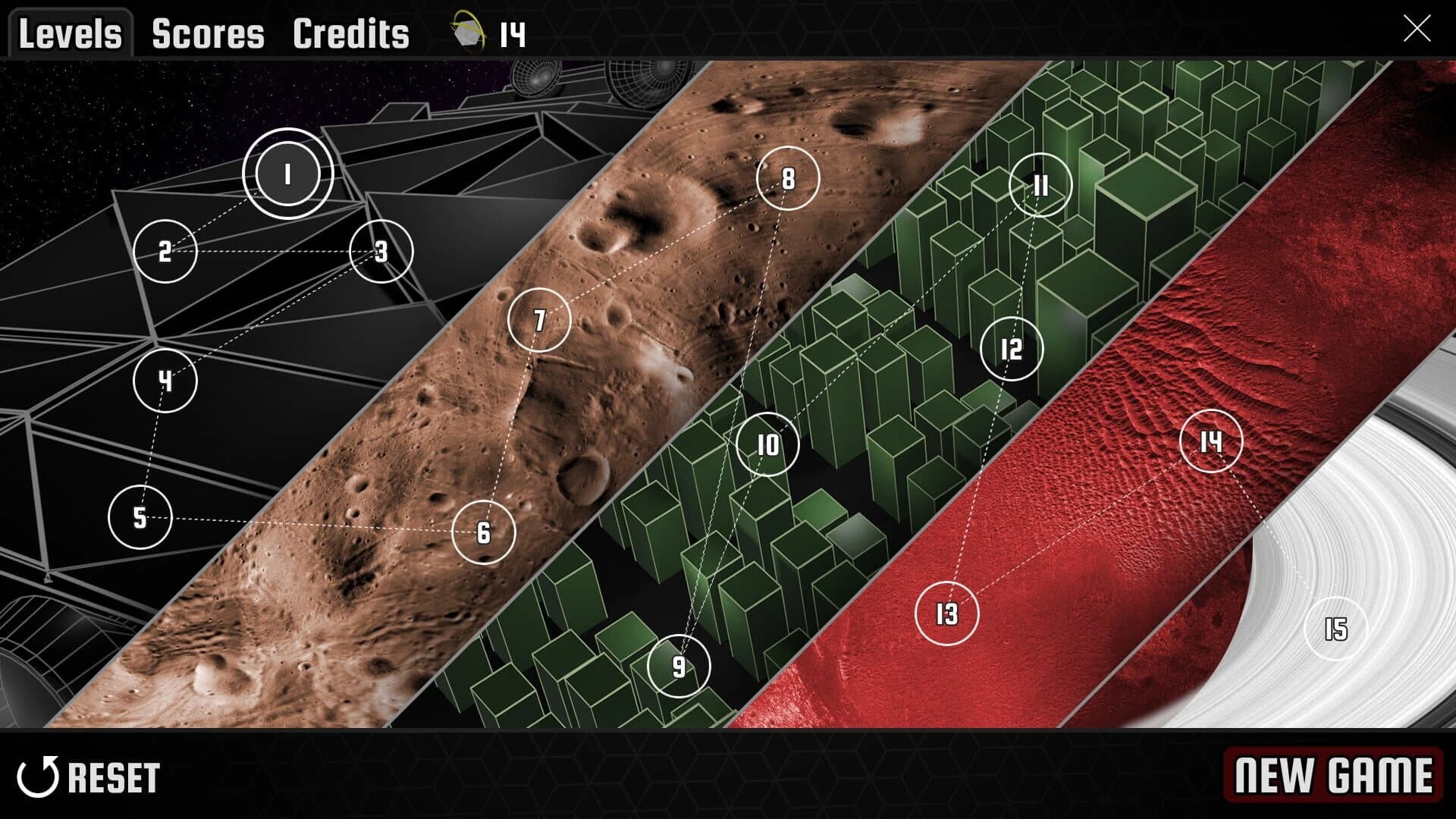This screenshot has width=1456, height=819.
Task: Select level 1 on the wireframe asteroid strip
Action: (x=287, y=174)
